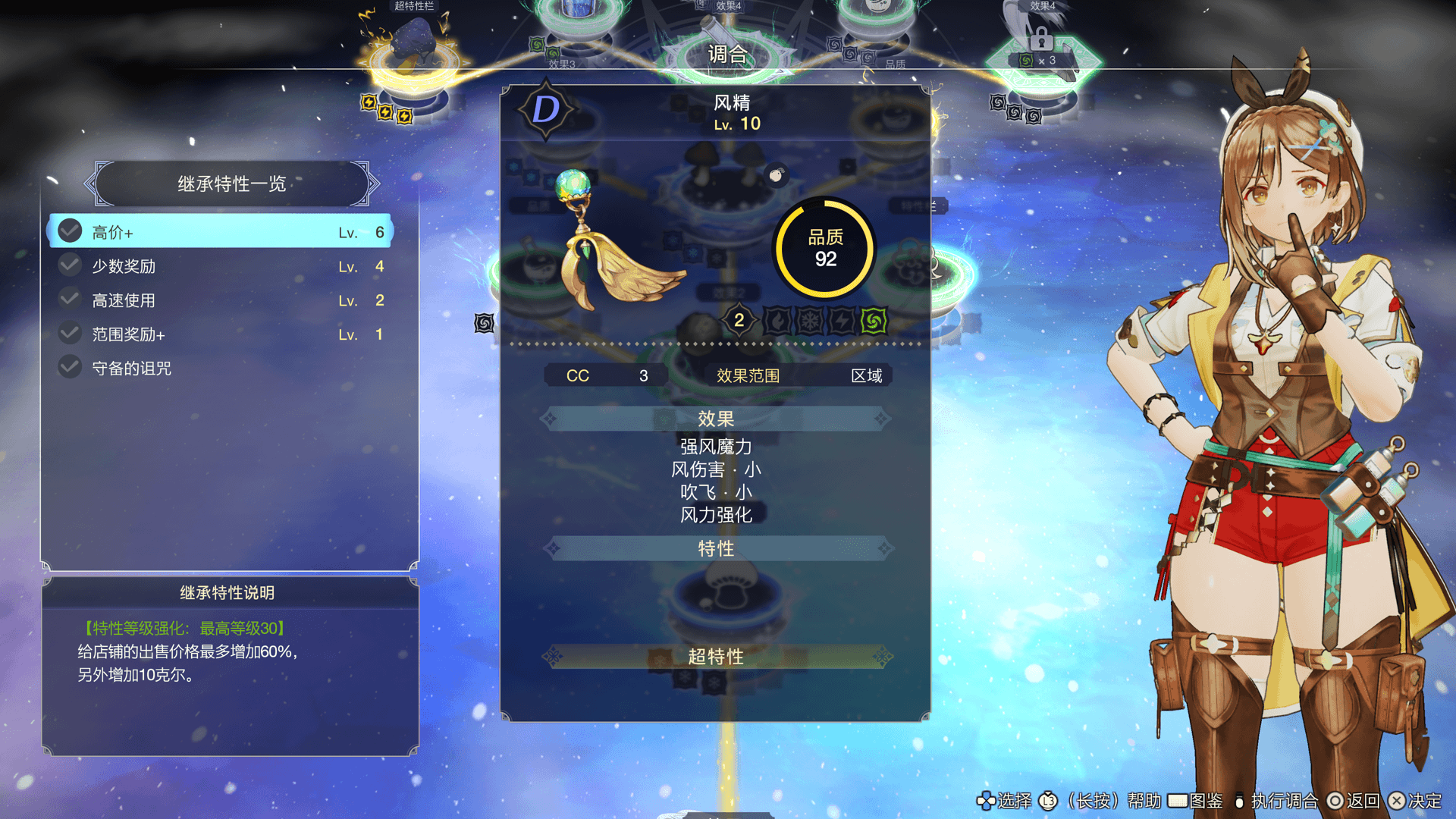Click the green wind element icon
The image size is (1456, 819).
(874, 321)
